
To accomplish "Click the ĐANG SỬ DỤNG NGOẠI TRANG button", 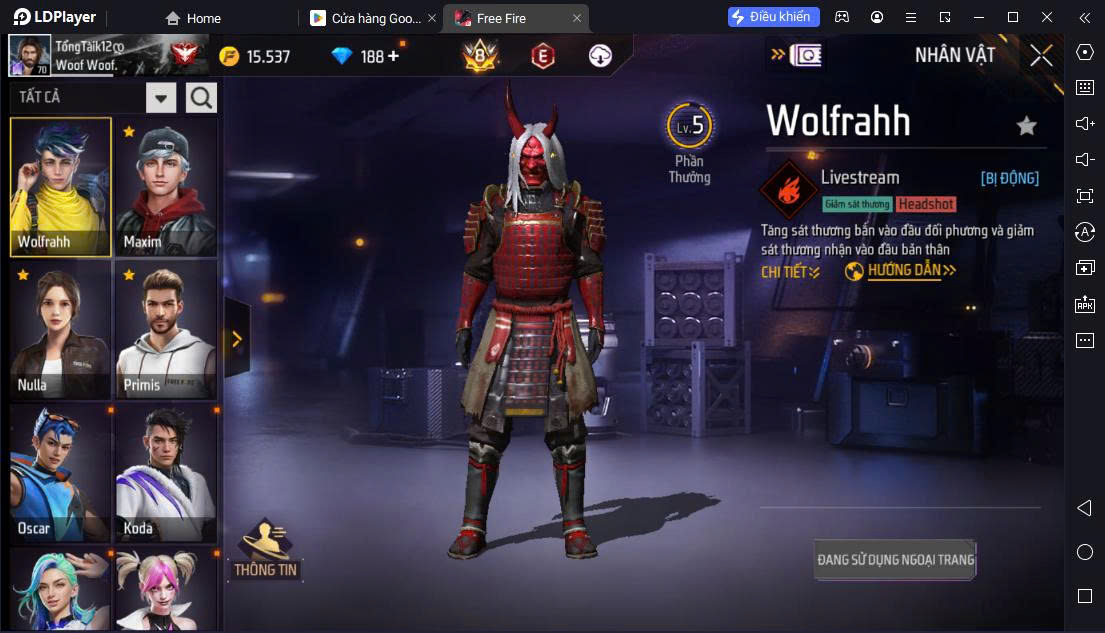I will pyautogui.click(x=895, y=559).
